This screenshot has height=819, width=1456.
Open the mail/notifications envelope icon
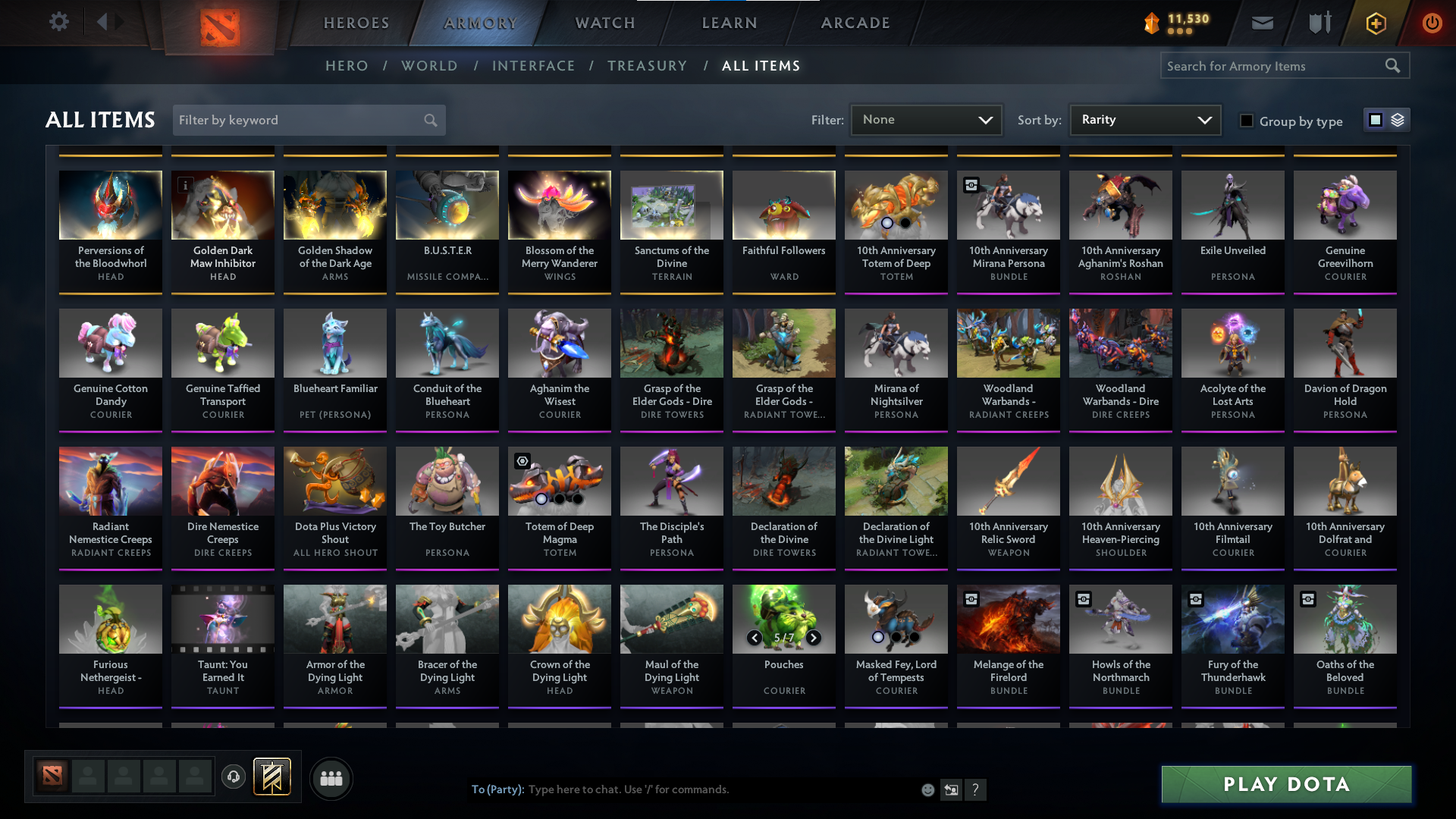pos(1261,23)
